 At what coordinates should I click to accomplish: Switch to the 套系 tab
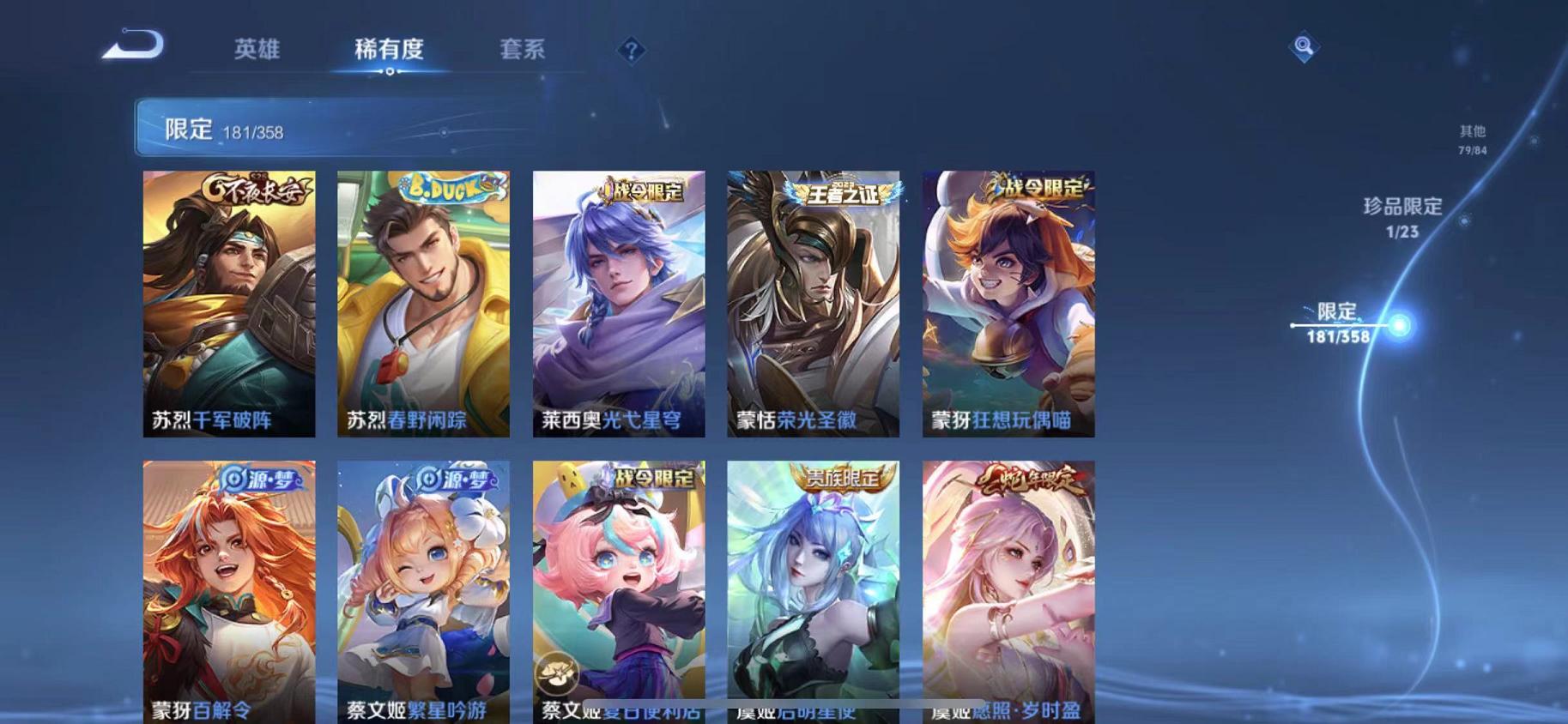point(523,50)
